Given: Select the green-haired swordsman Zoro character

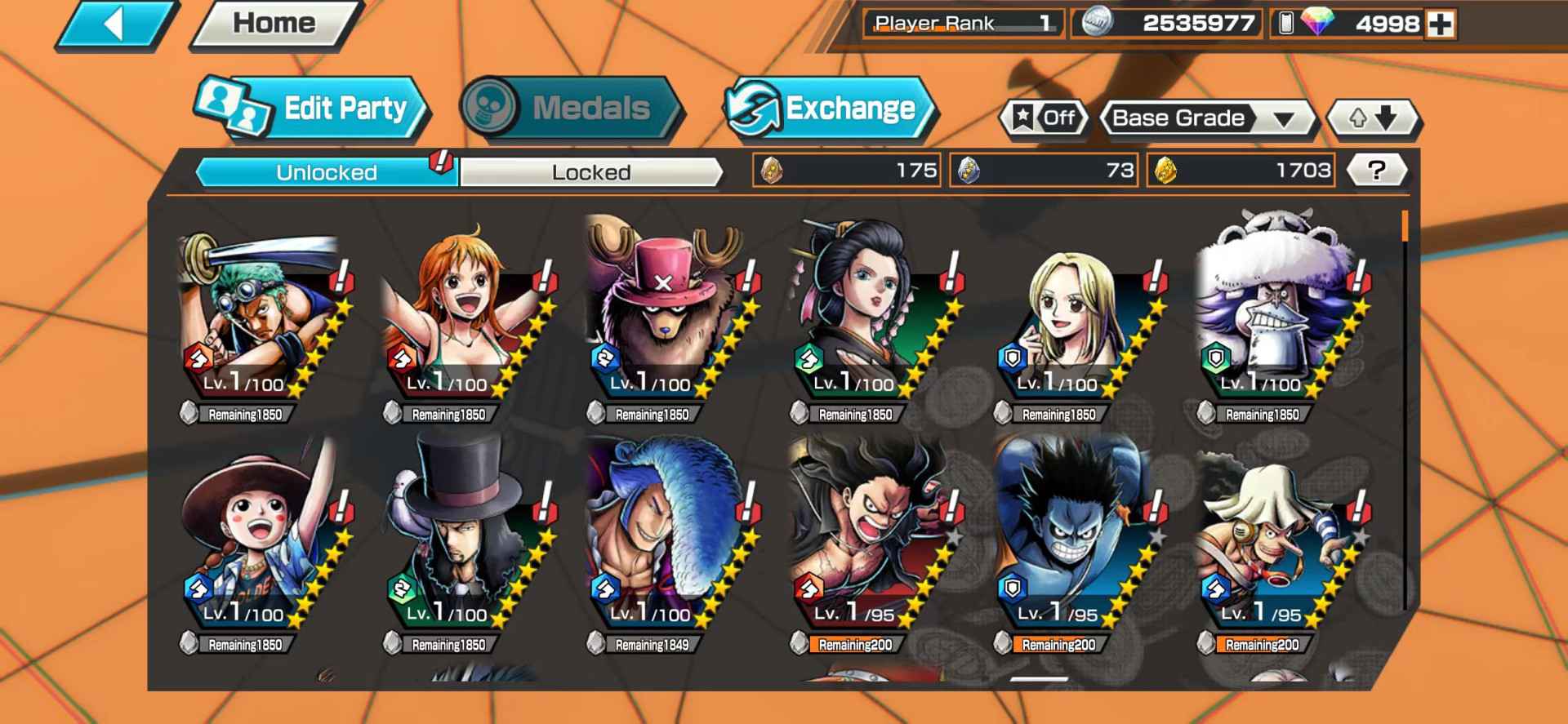Looking at the screenshot, I should (261, 318).
